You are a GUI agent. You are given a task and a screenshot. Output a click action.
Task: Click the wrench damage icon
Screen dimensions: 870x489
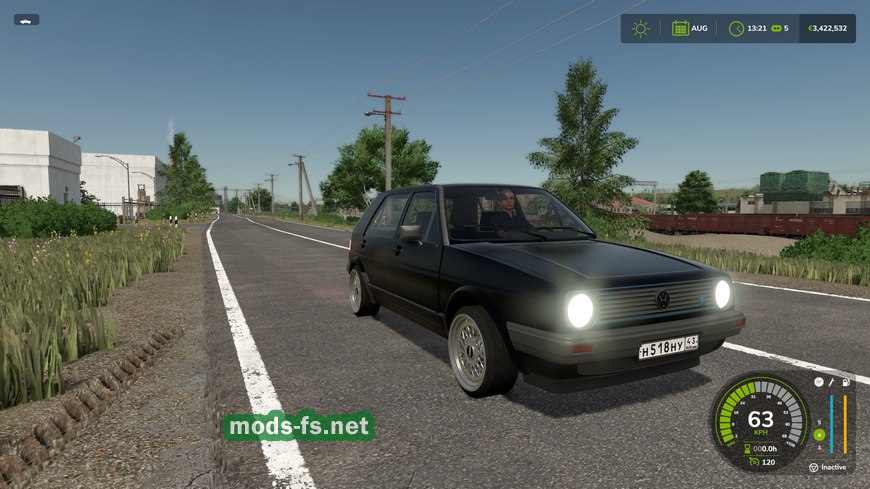831,382
